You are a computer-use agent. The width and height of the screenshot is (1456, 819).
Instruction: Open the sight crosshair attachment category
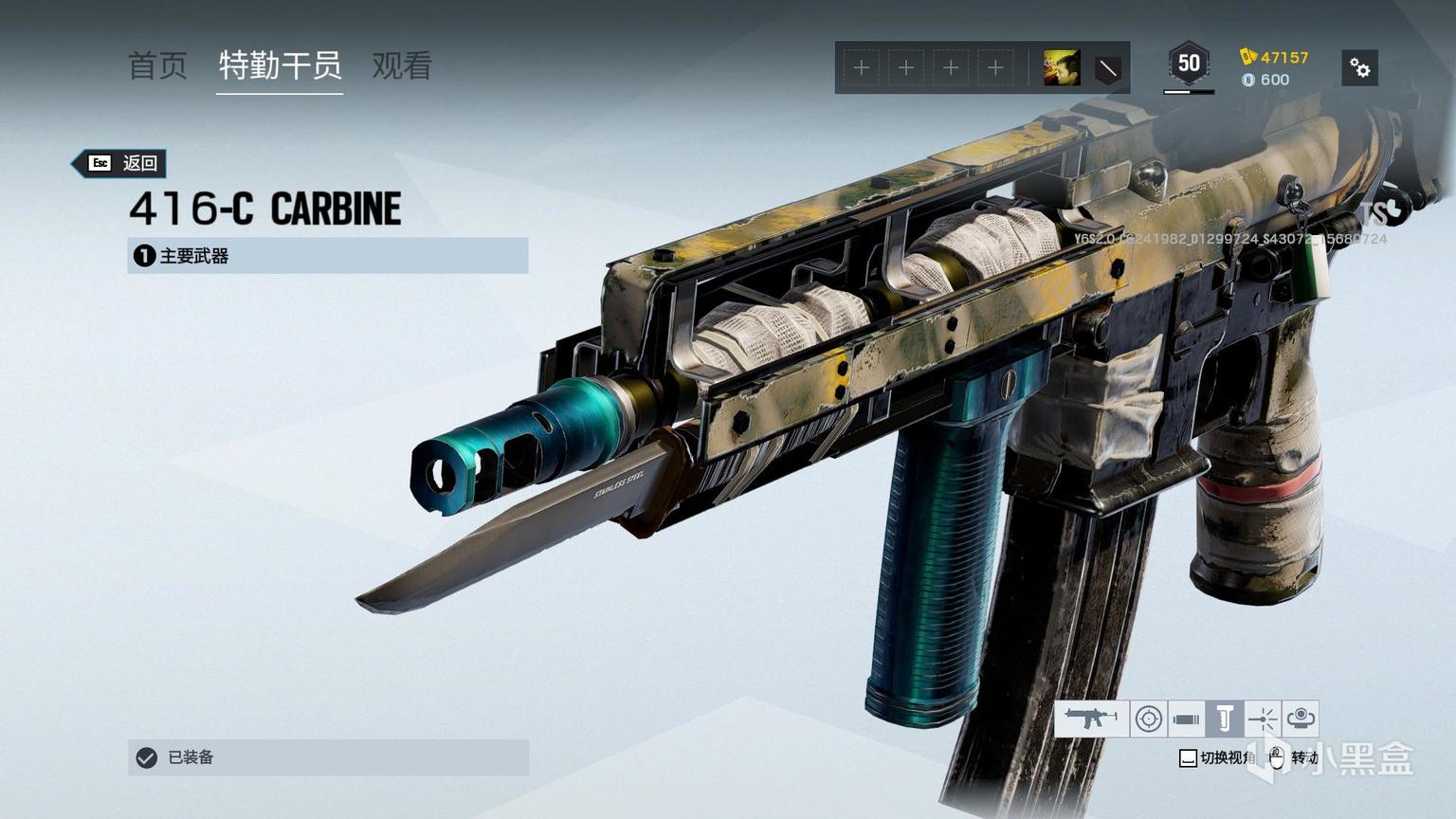1148,719
